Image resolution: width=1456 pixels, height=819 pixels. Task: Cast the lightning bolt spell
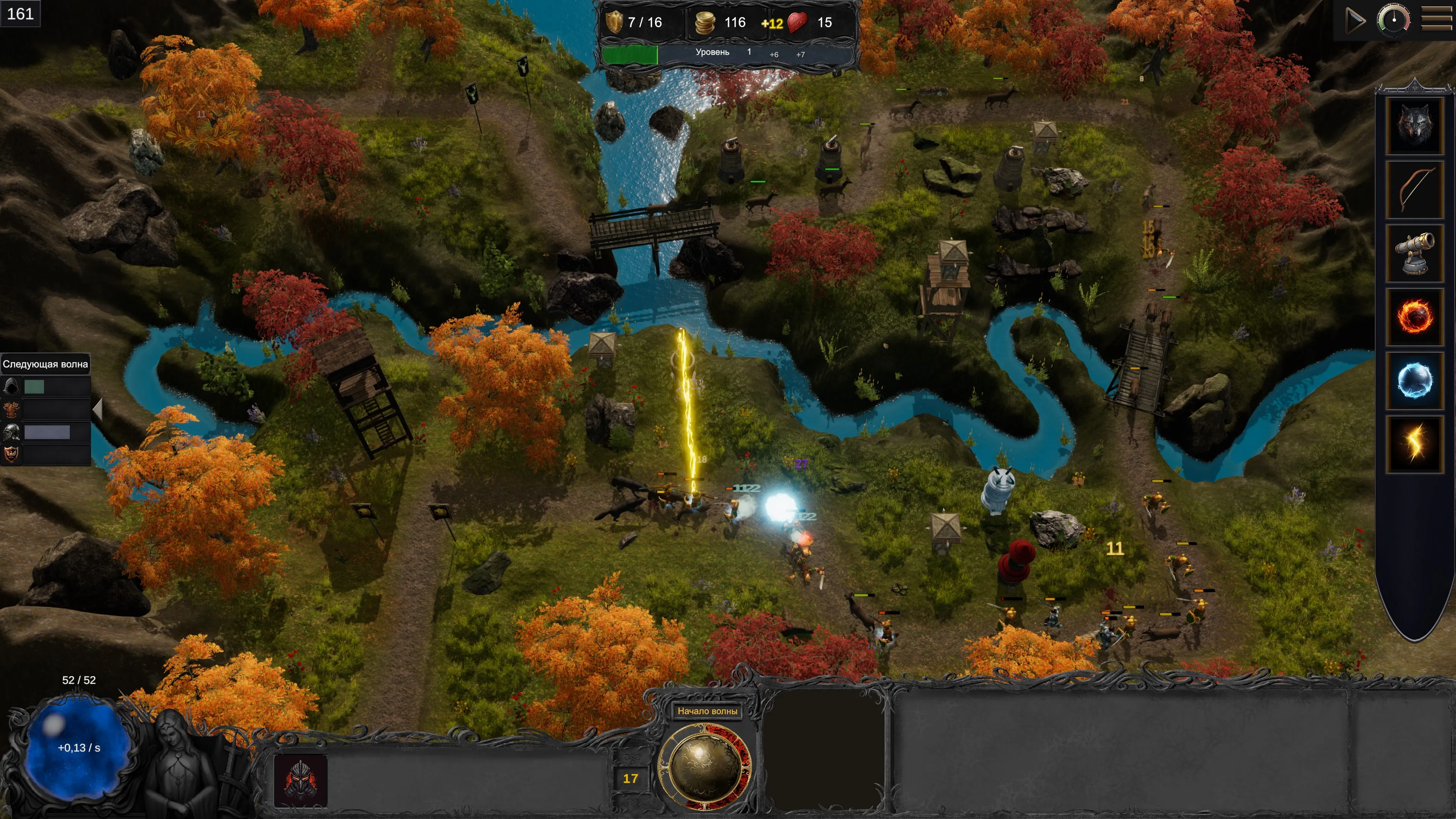tap(1414, 444)
